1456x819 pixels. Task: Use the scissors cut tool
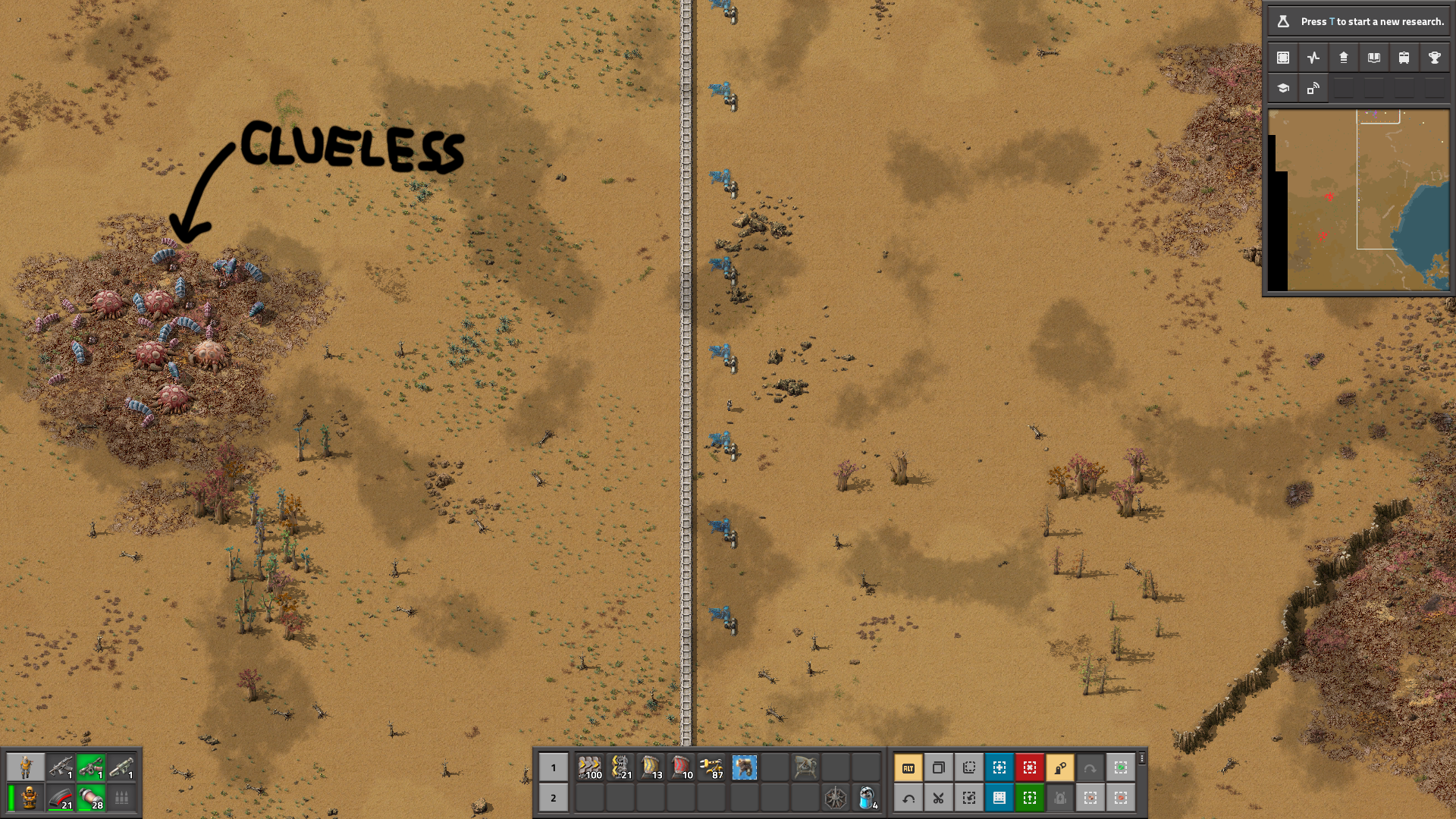click(x=938, y=798)
